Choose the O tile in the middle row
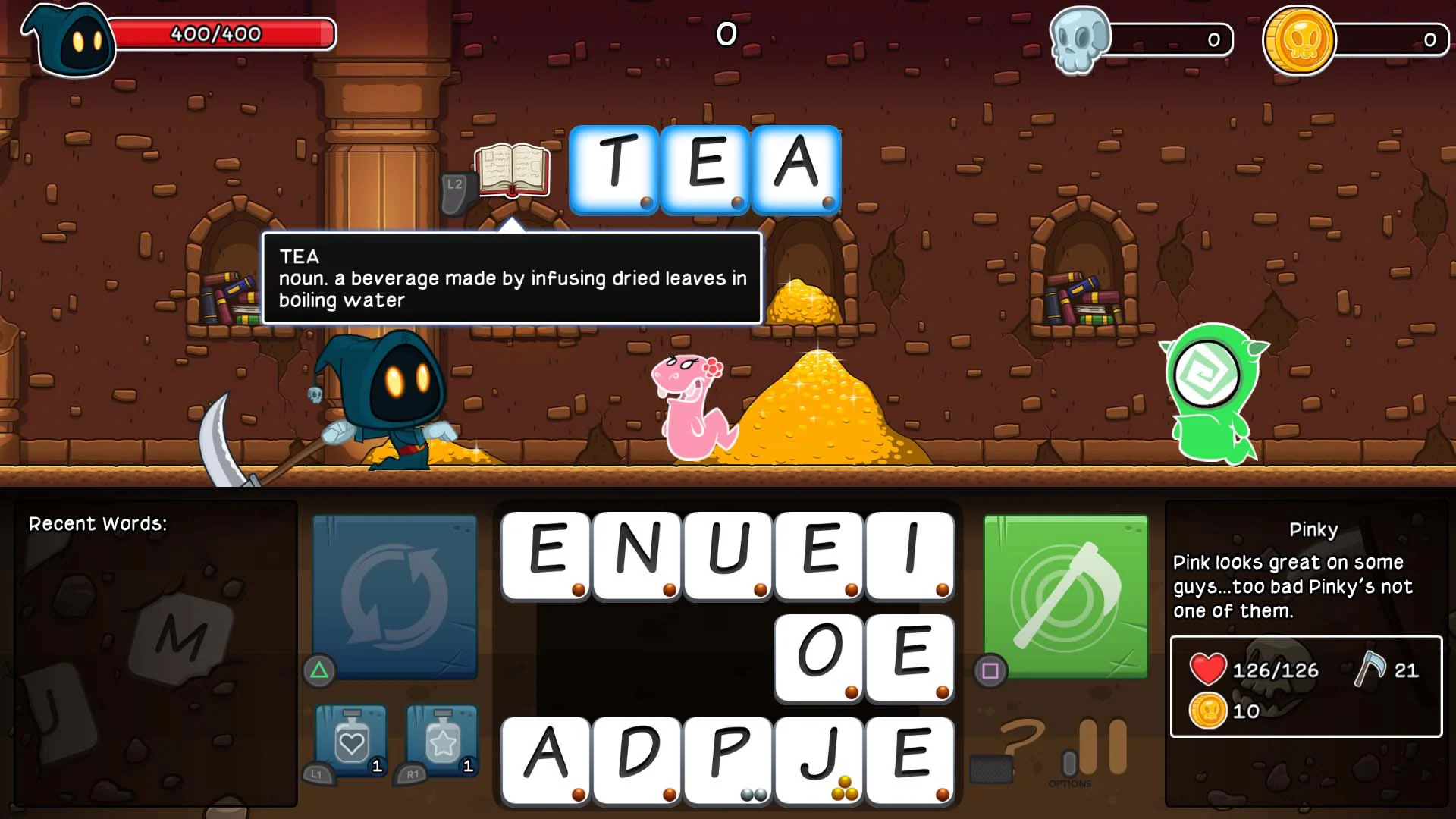This screenshot has width=1456, height=819. [x=818, y=658]
